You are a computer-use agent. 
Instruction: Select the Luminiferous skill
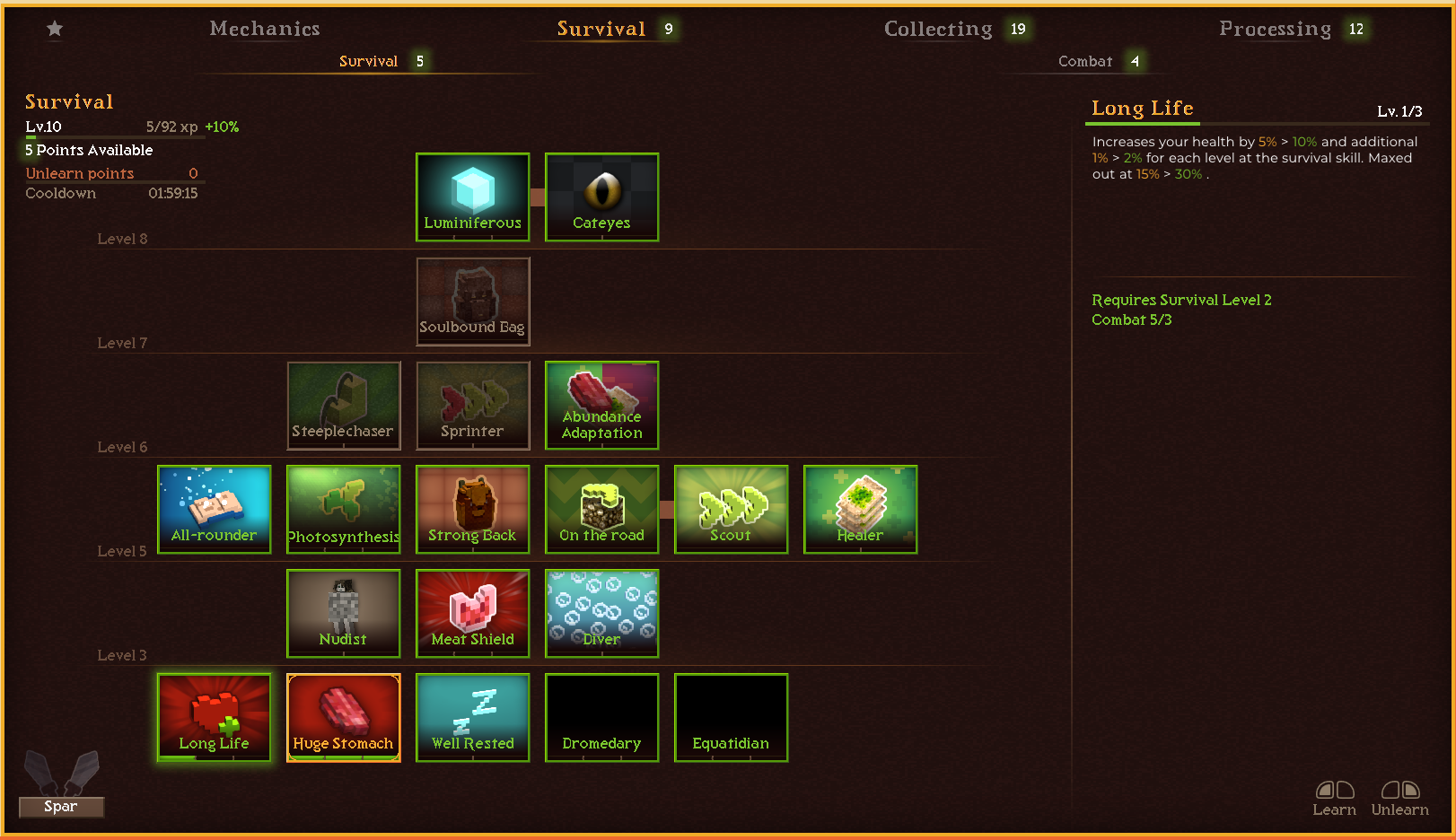point(473,197)
